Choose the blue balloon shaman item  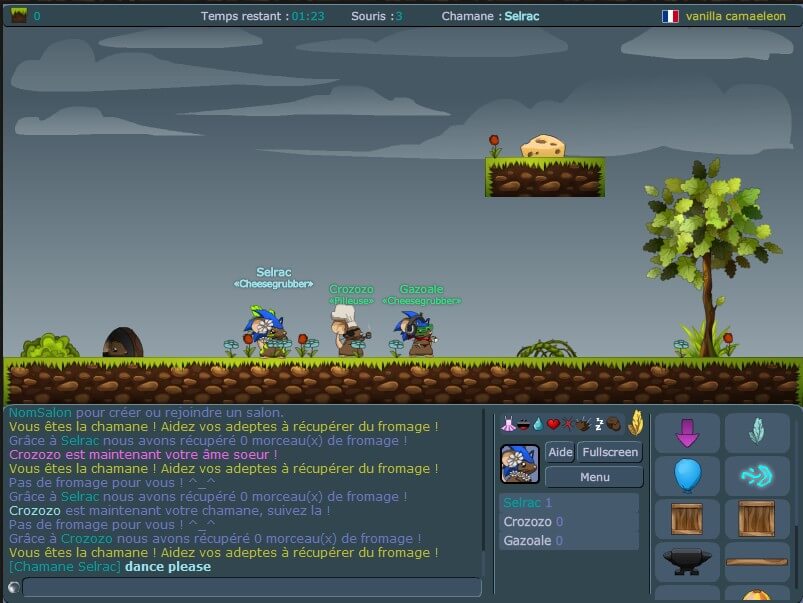click(687, 476)
